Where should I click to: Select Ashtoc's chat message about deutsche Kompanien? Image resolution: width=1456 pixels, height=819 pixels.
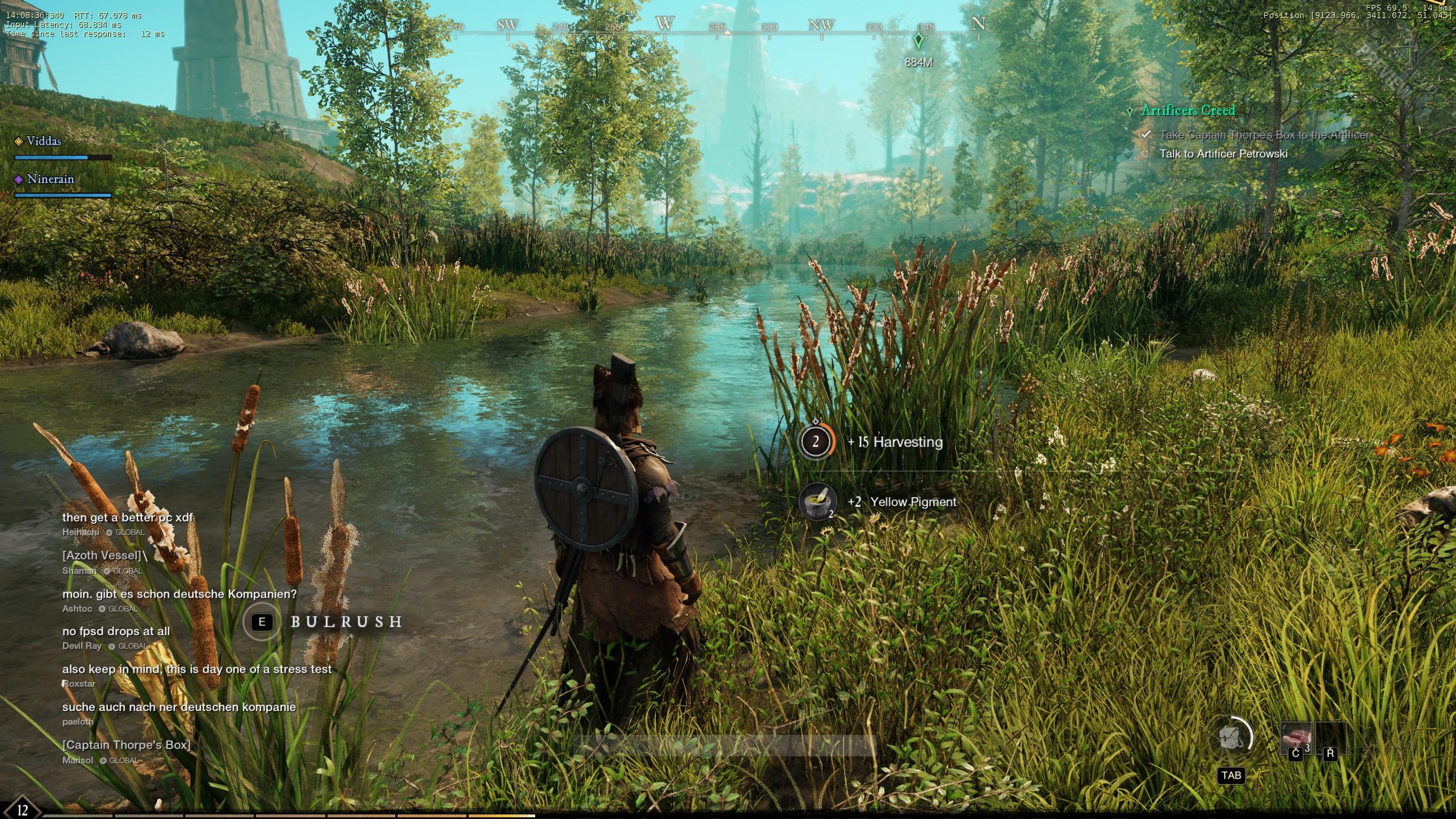[x=179, y=594]
